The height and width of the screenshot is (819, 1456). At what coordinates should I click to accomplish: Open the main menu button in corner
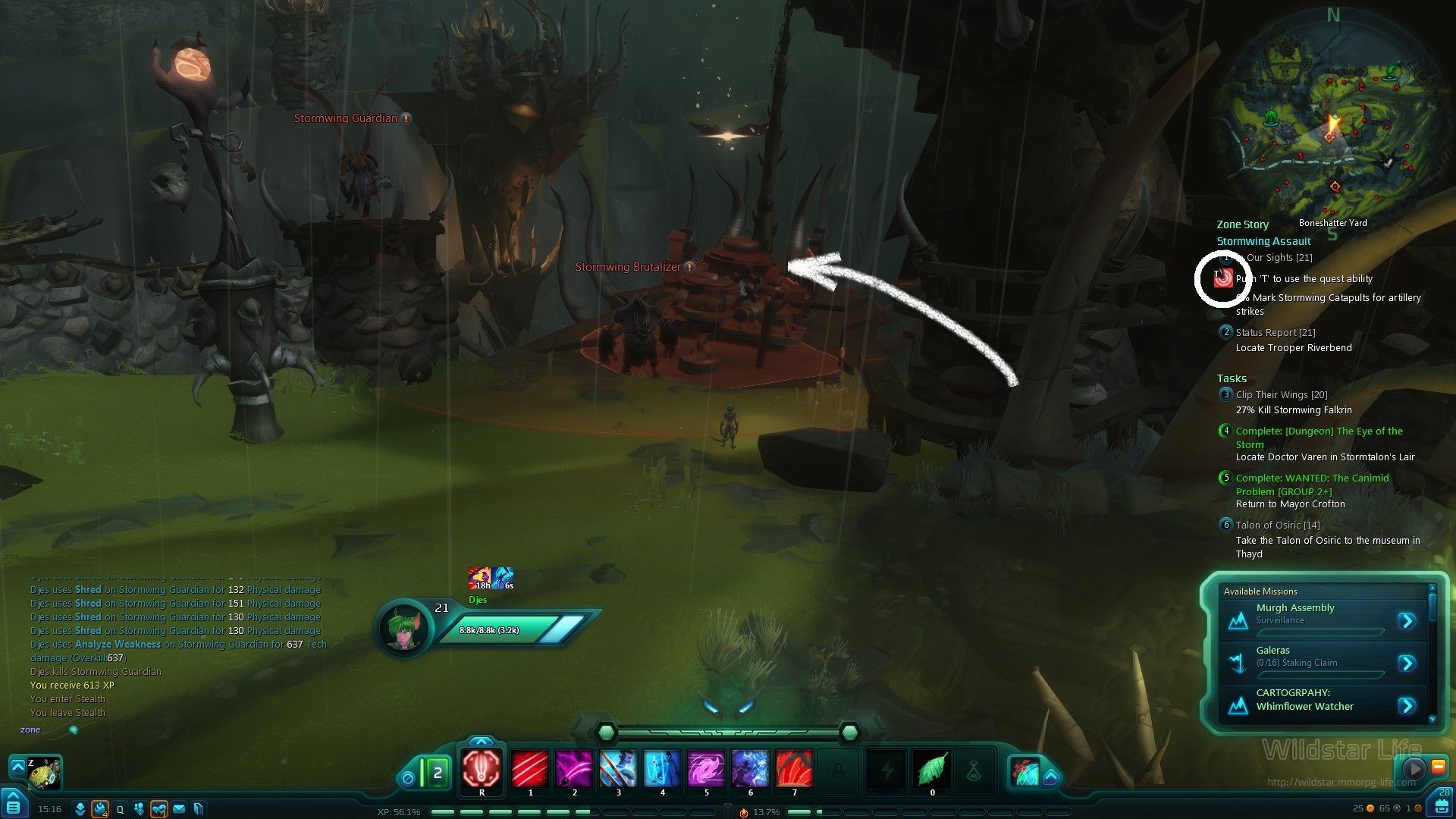pos(14,805)
